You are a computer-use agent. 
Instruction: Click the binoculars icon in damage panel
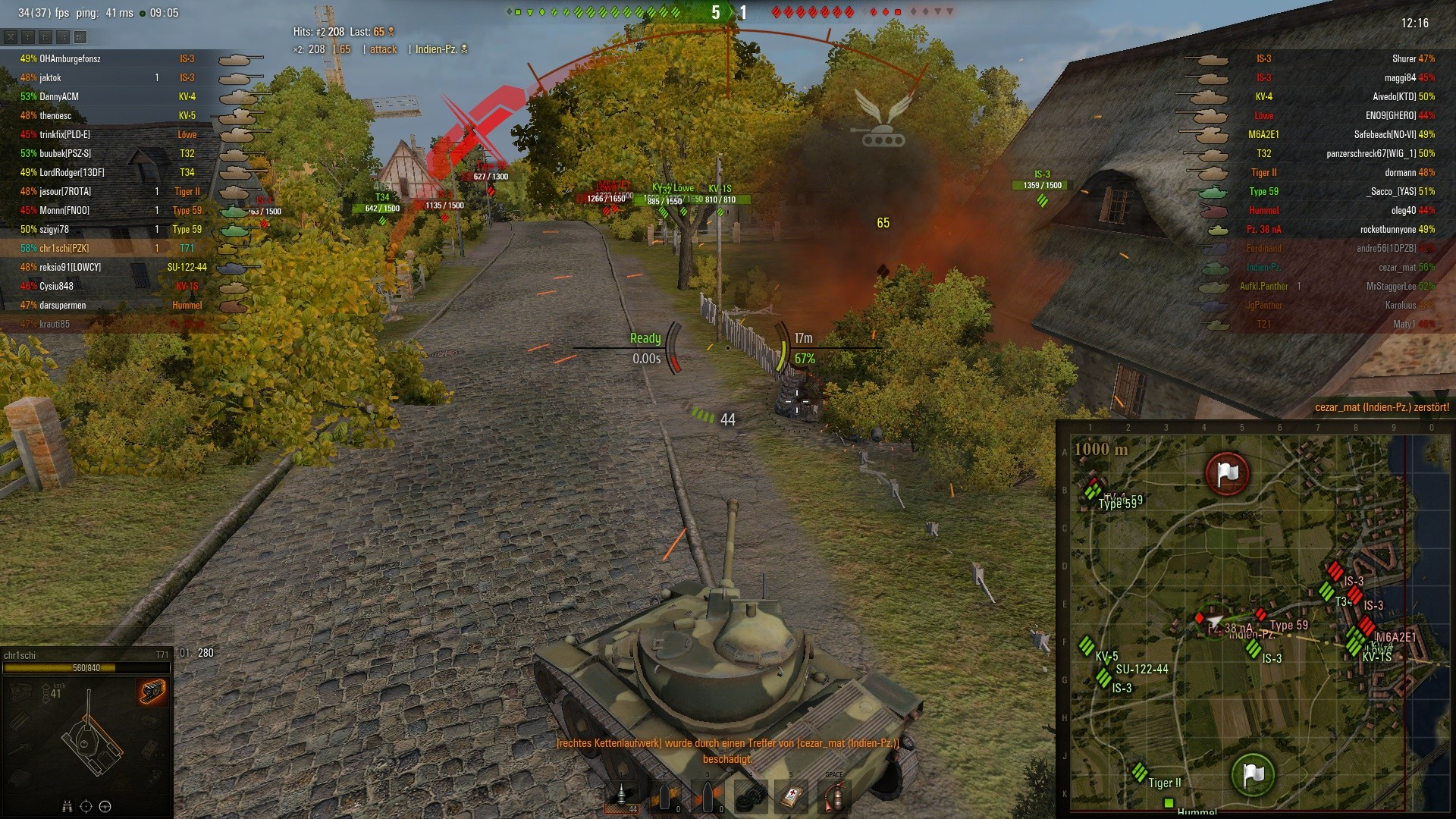67,806
